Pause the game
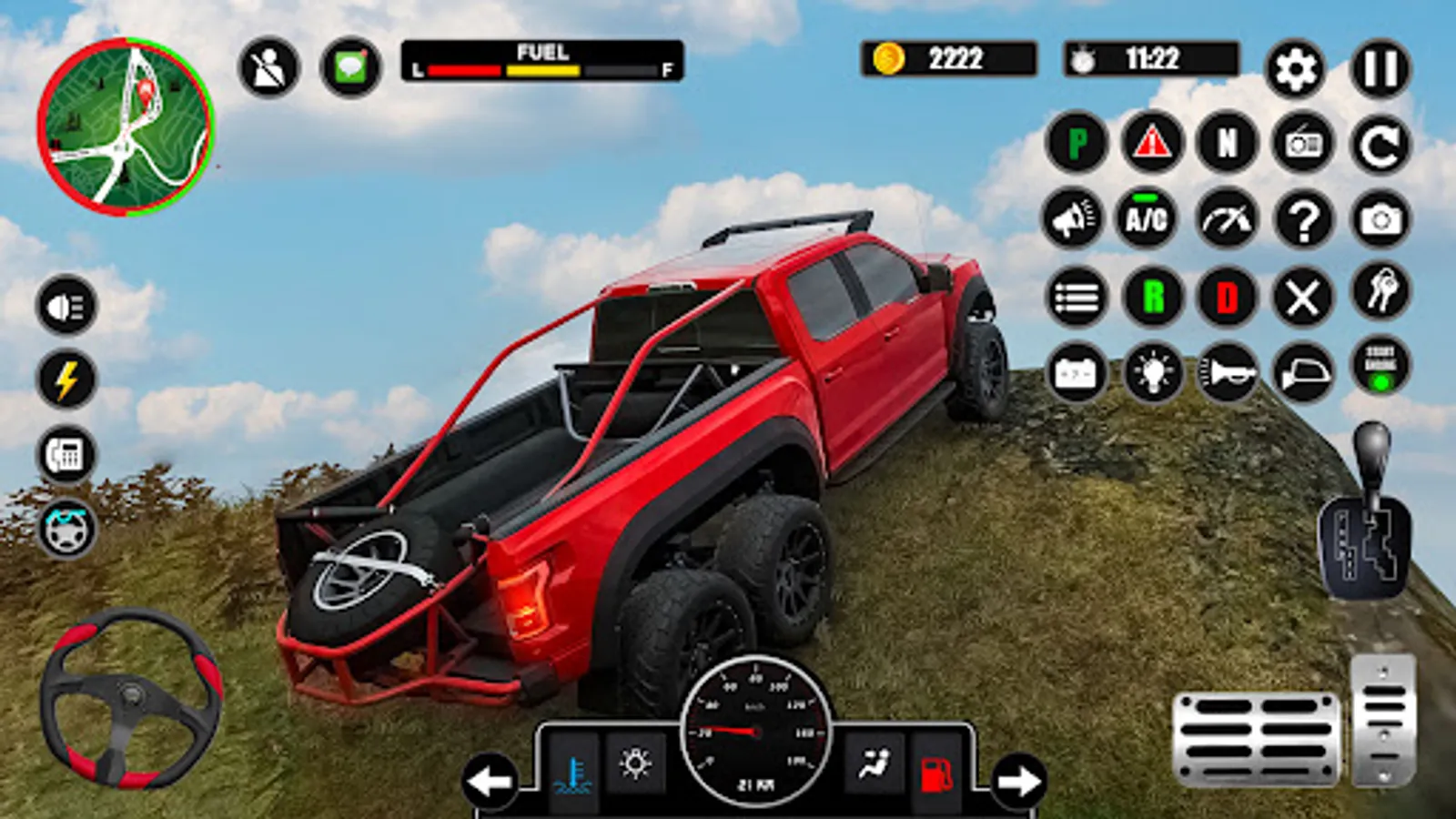The height and width of the screenshot is (819, 1456). point(1380,69)
